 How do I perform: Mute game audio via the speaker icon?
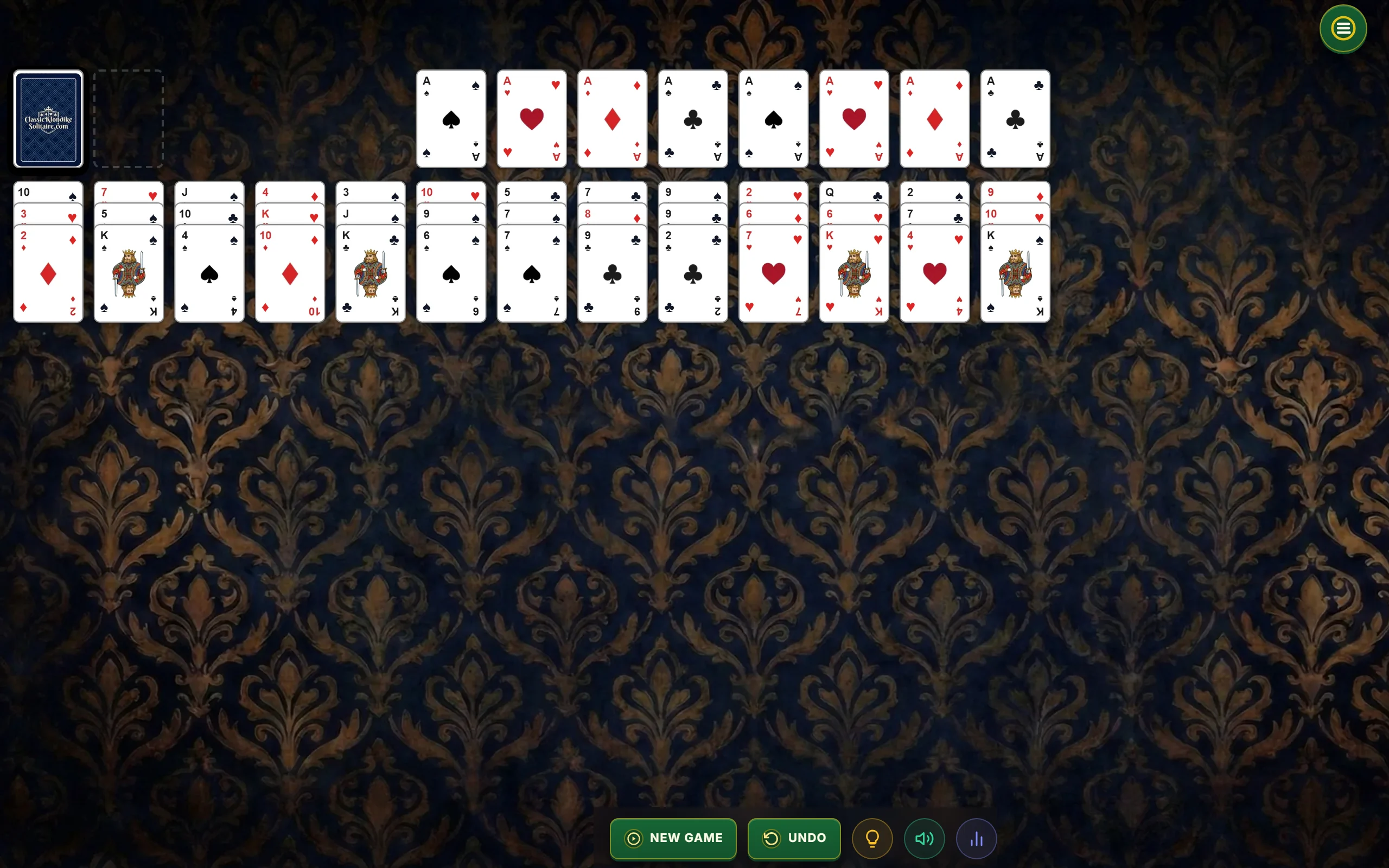point(924,838)
